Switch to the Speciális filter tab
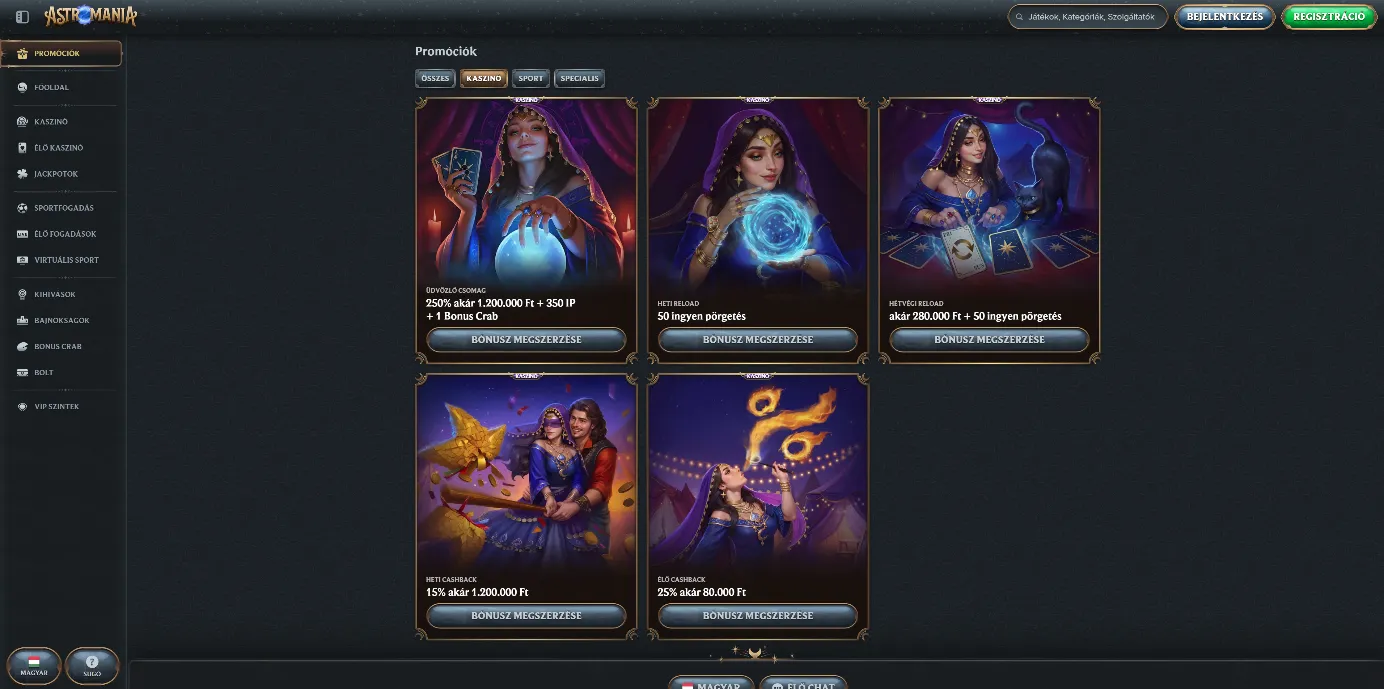This screenshot has height=689, width=1384. (579, 78)
